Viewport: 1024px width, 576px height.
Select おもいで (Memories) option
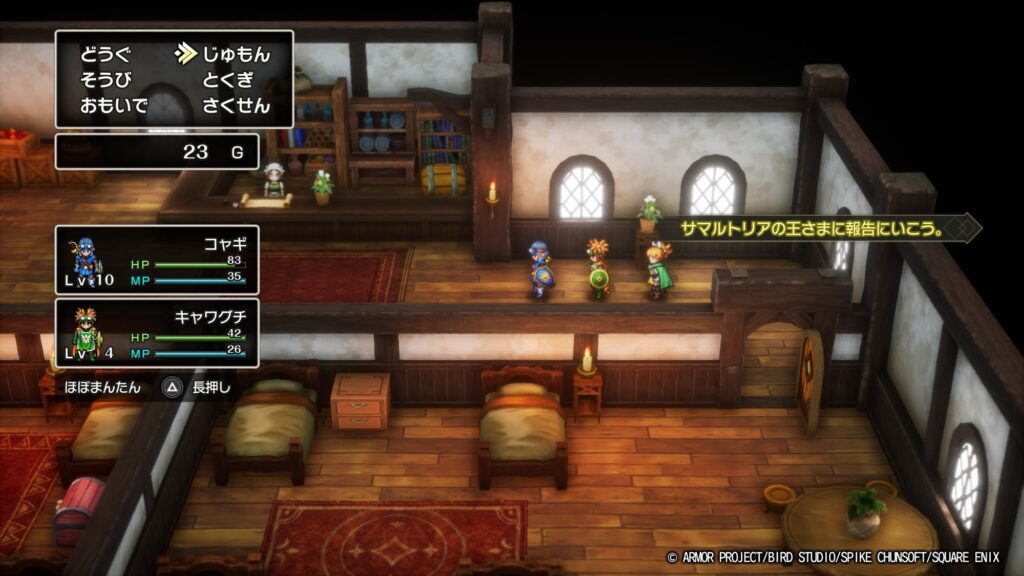point(112,106)
